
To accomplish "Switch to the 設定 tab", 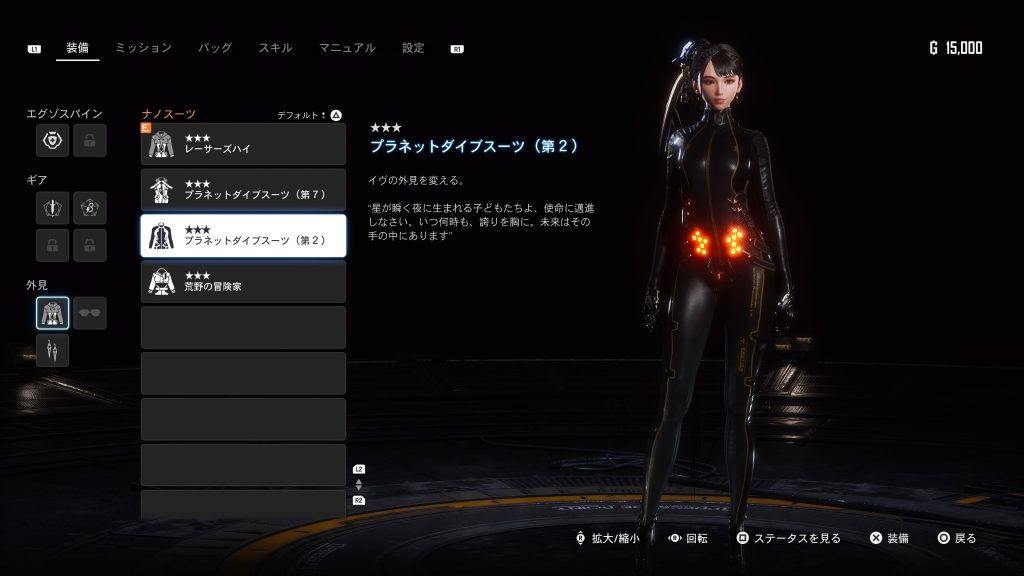I will point(413,48).
